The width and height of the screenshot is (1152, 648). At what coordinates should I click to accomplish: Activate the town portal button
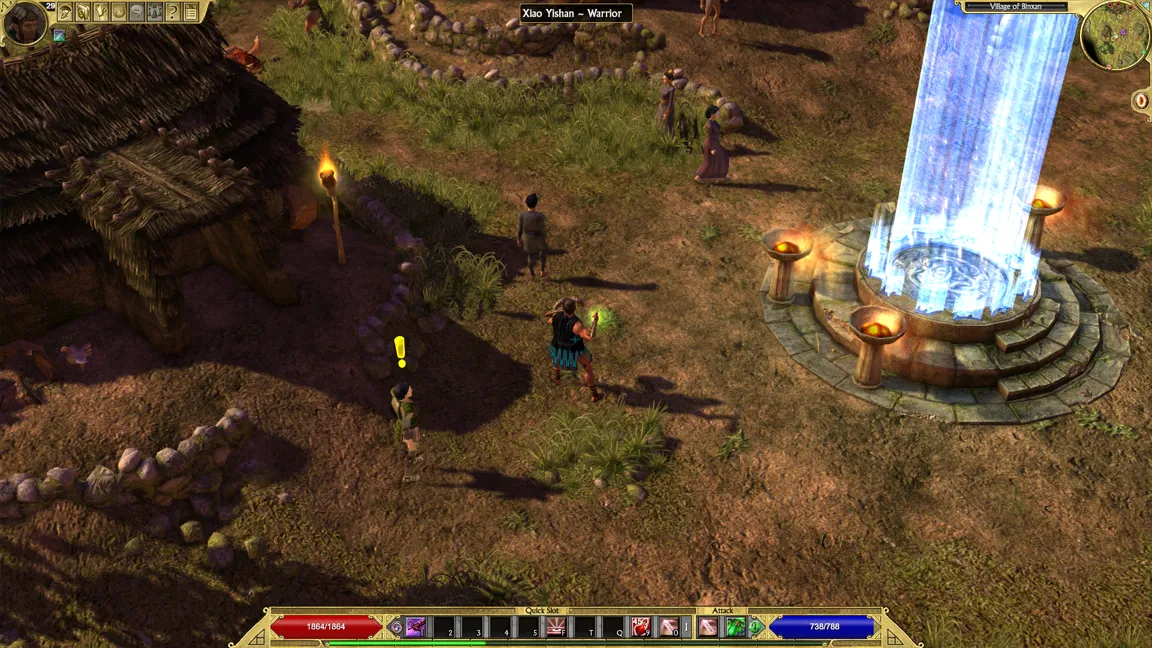click(1141, 100)
